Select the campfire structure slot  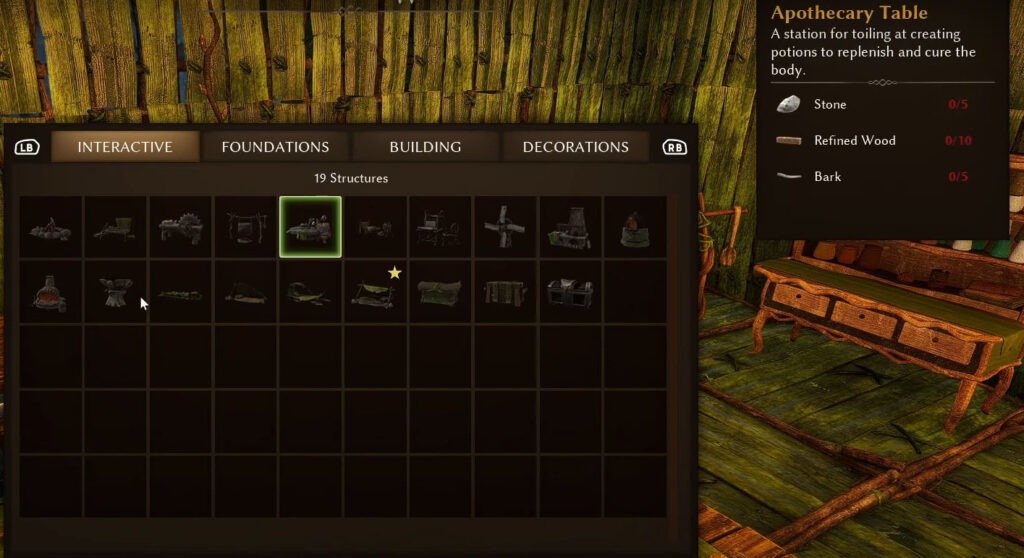(50, 228)
